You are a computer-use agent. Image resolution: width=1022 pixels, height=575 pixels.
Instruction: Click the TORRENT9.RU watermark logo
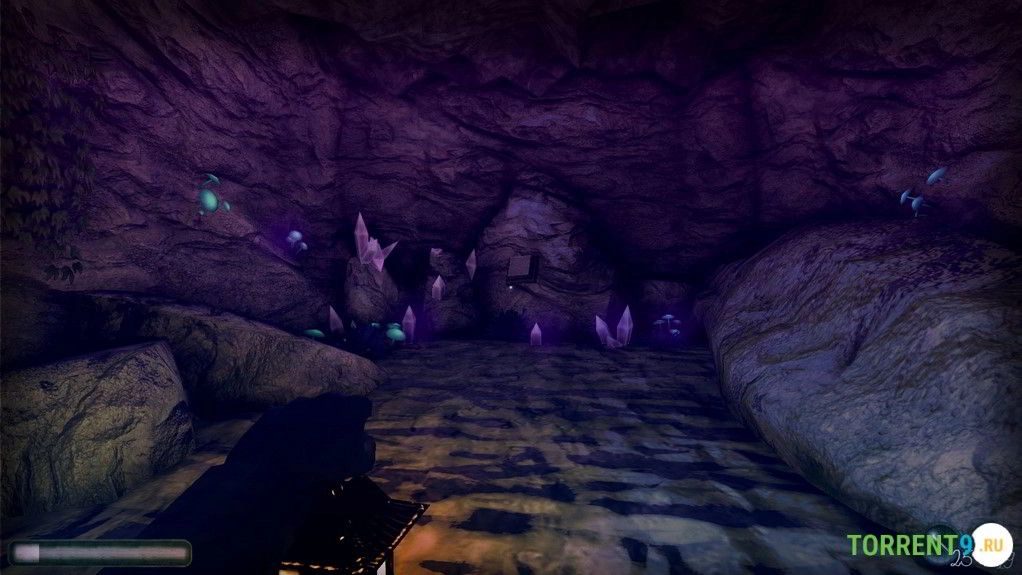tap(928, 546)
